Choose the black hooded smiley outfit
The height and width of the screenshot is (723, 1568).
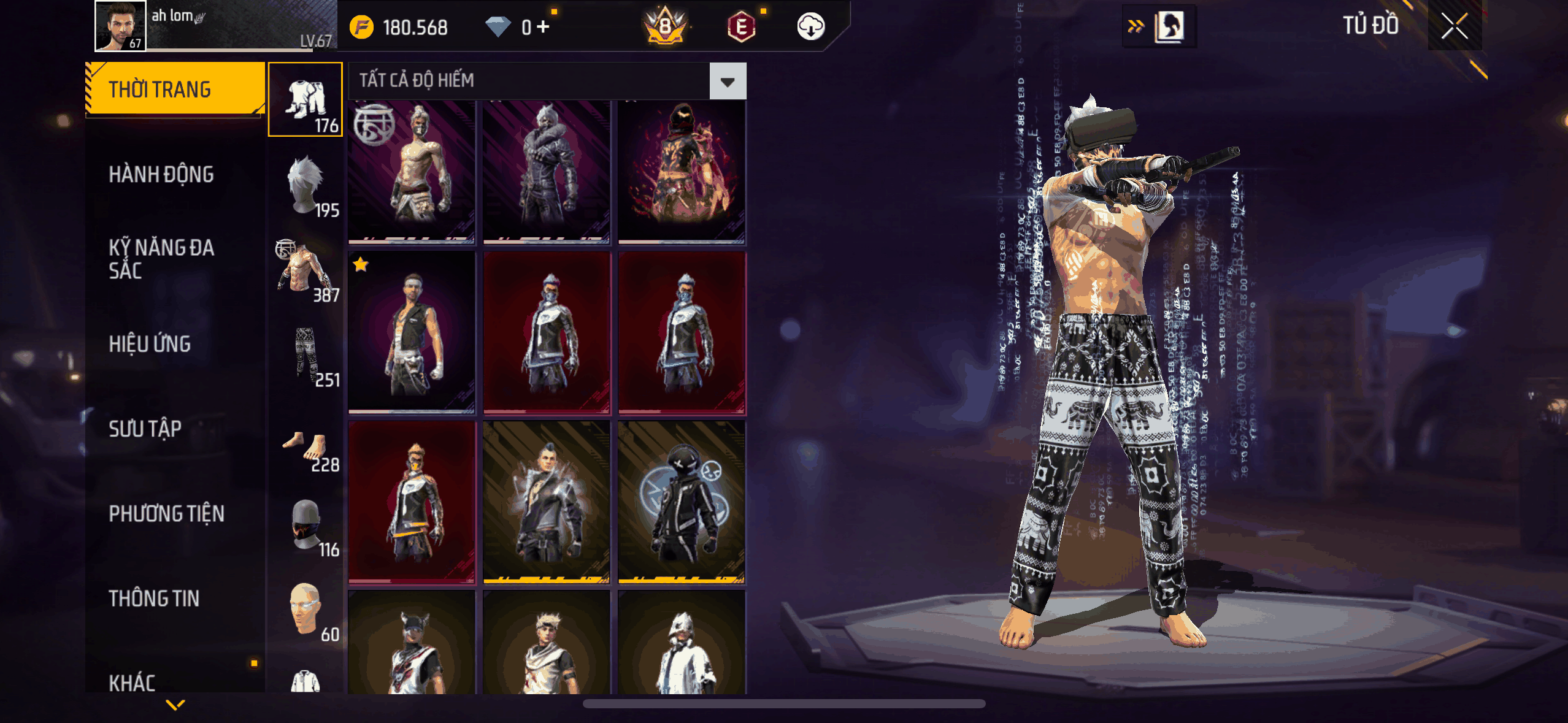[x=682, y=502]
